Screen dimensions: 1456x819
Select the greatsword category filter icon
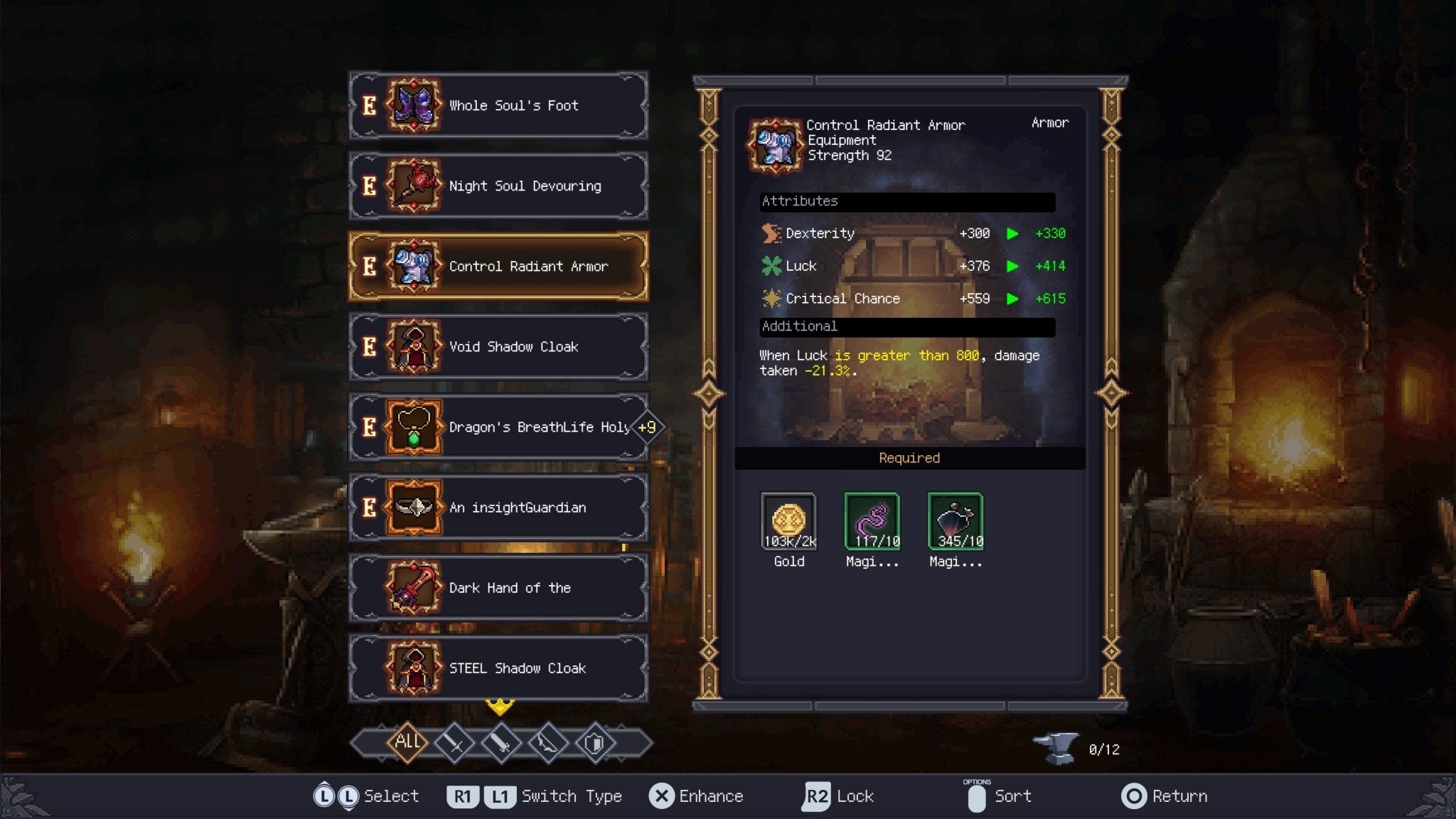click(502, 743)
